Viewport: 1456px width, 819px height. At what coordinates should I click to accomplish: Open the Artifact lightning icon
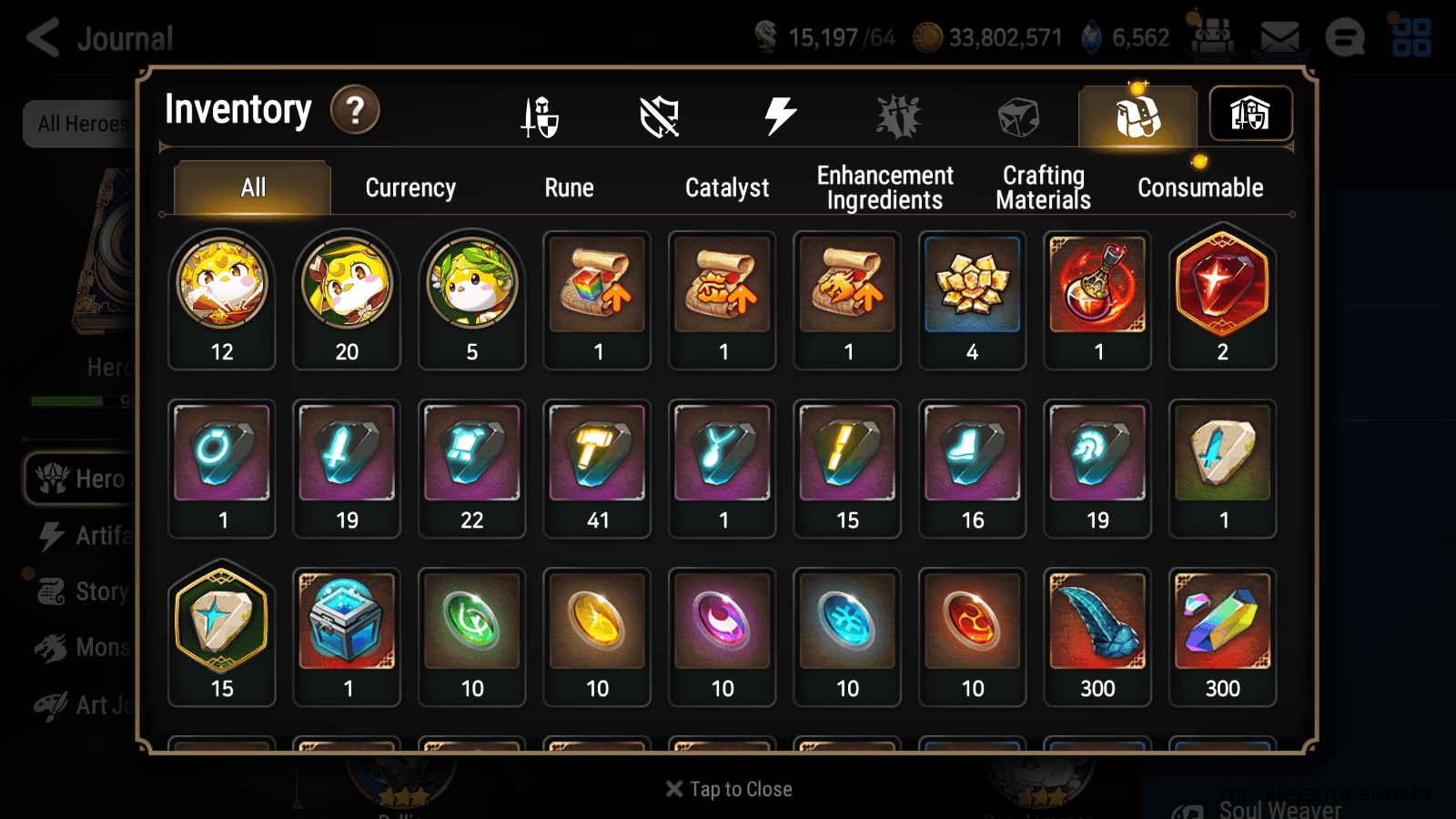[779, 115]
